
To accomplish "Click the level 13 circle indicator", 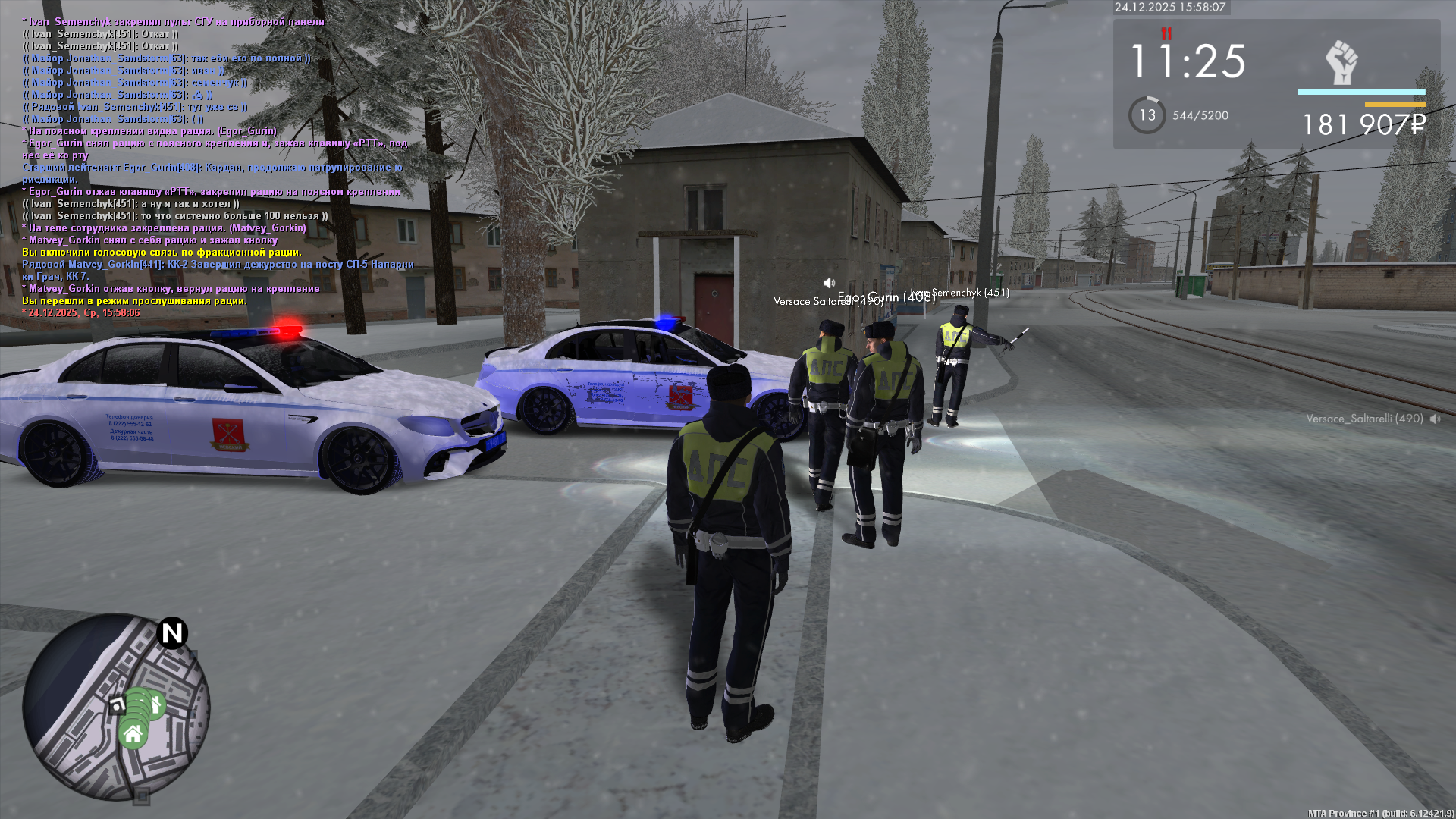I will [x=1147, y=115].
